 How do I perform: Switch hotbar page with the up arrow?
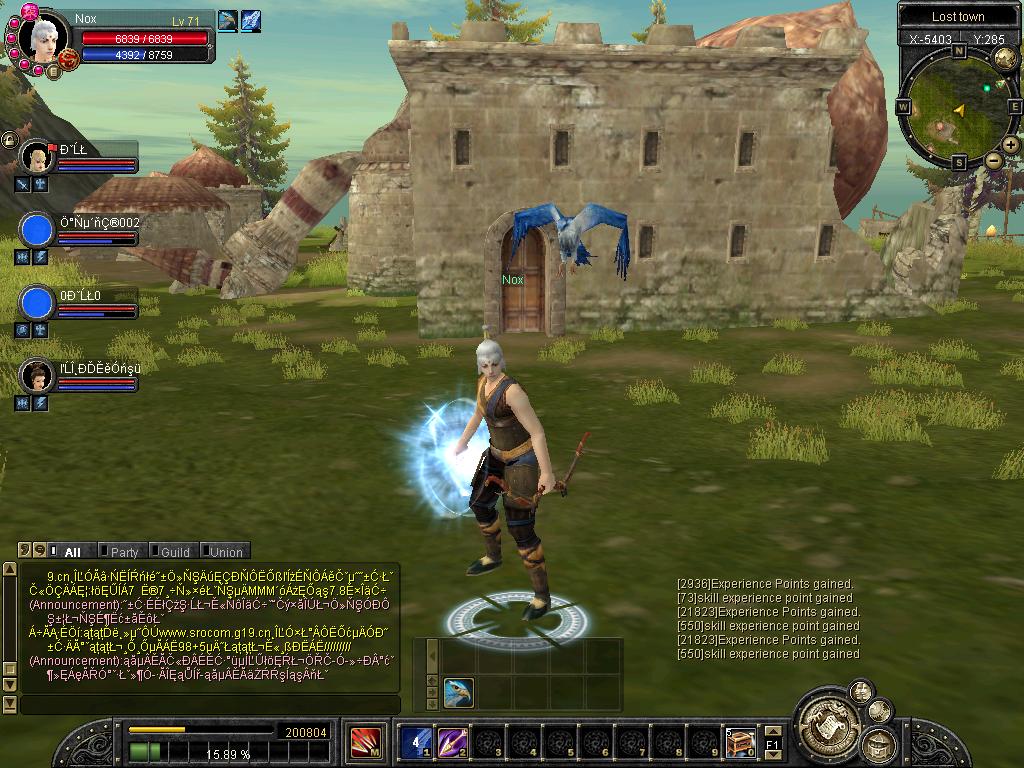tap(772, 733)
